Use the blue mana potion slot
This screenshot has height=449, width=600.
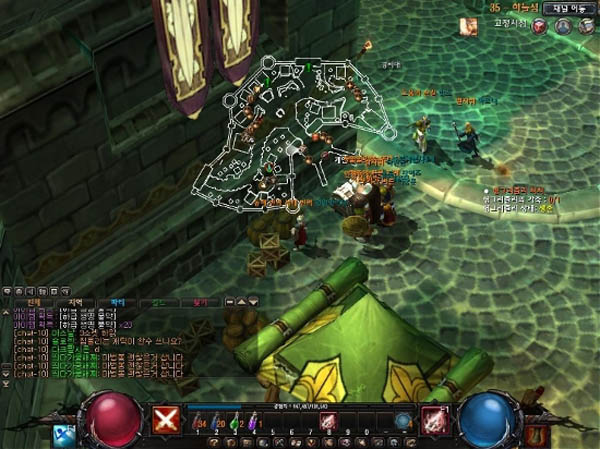[217, 422]
